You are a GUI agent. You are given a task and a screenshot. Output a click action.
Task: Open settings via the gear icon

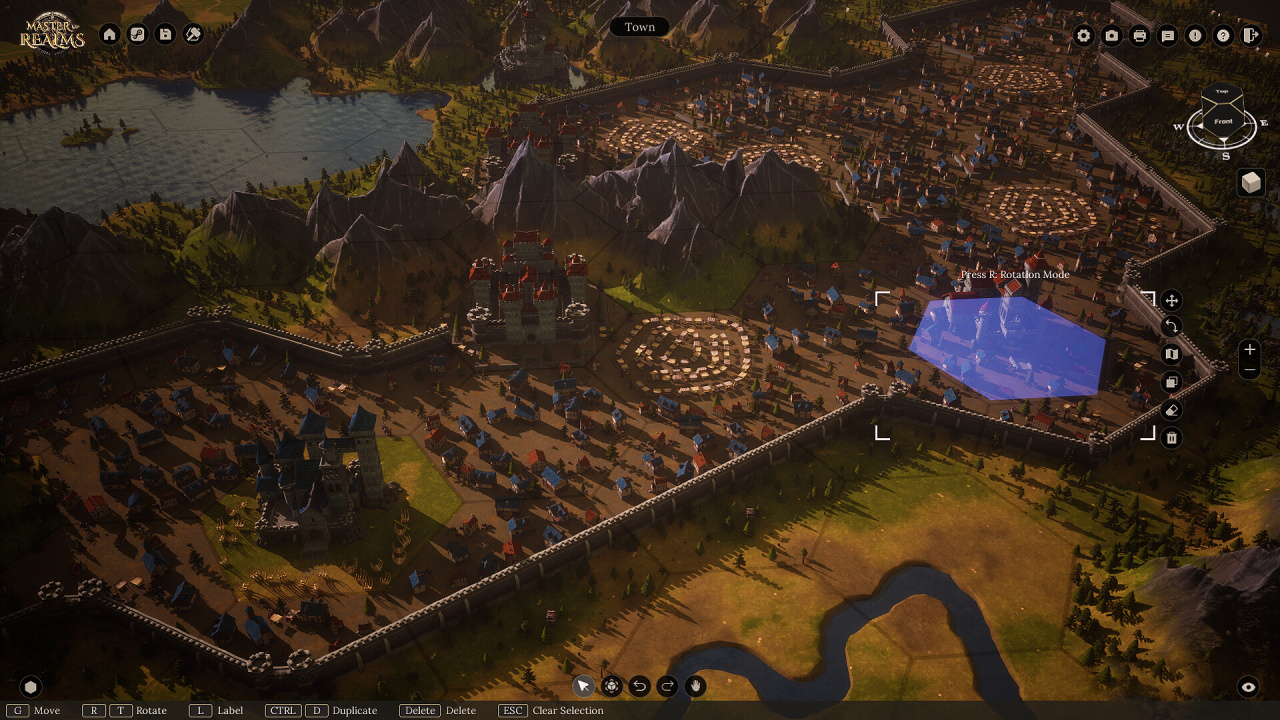(1084, 36)
